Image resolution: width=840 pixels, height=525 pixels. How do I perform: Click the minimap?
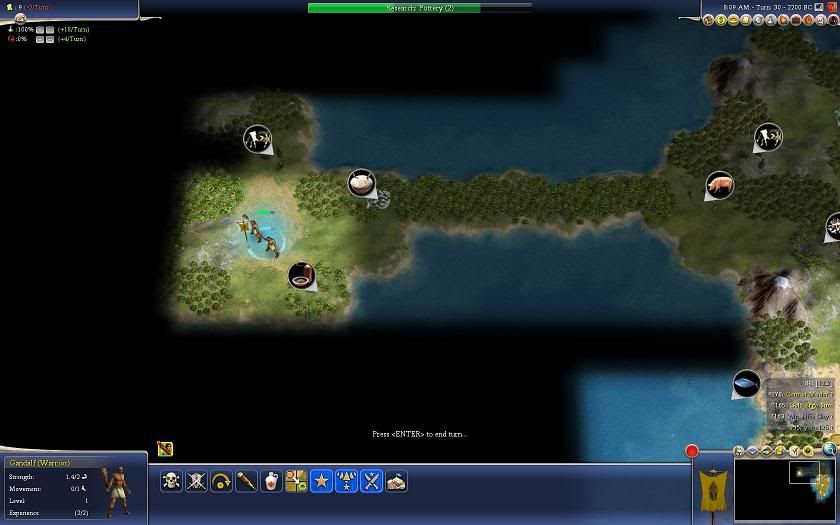(x=785, y=490)
